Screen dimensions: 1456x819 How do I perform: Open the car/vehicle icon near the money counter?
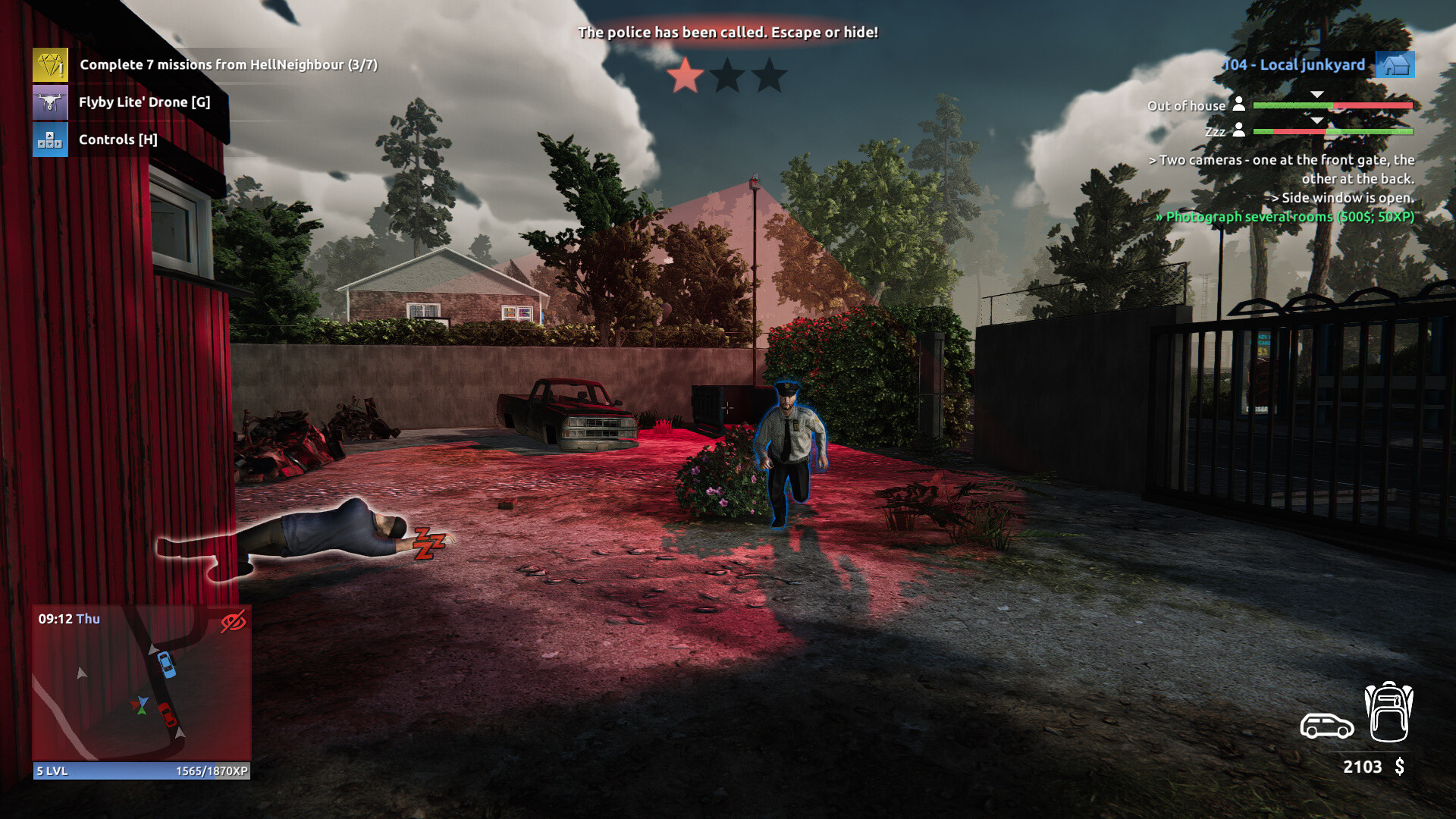click(x=1326, y=726)
